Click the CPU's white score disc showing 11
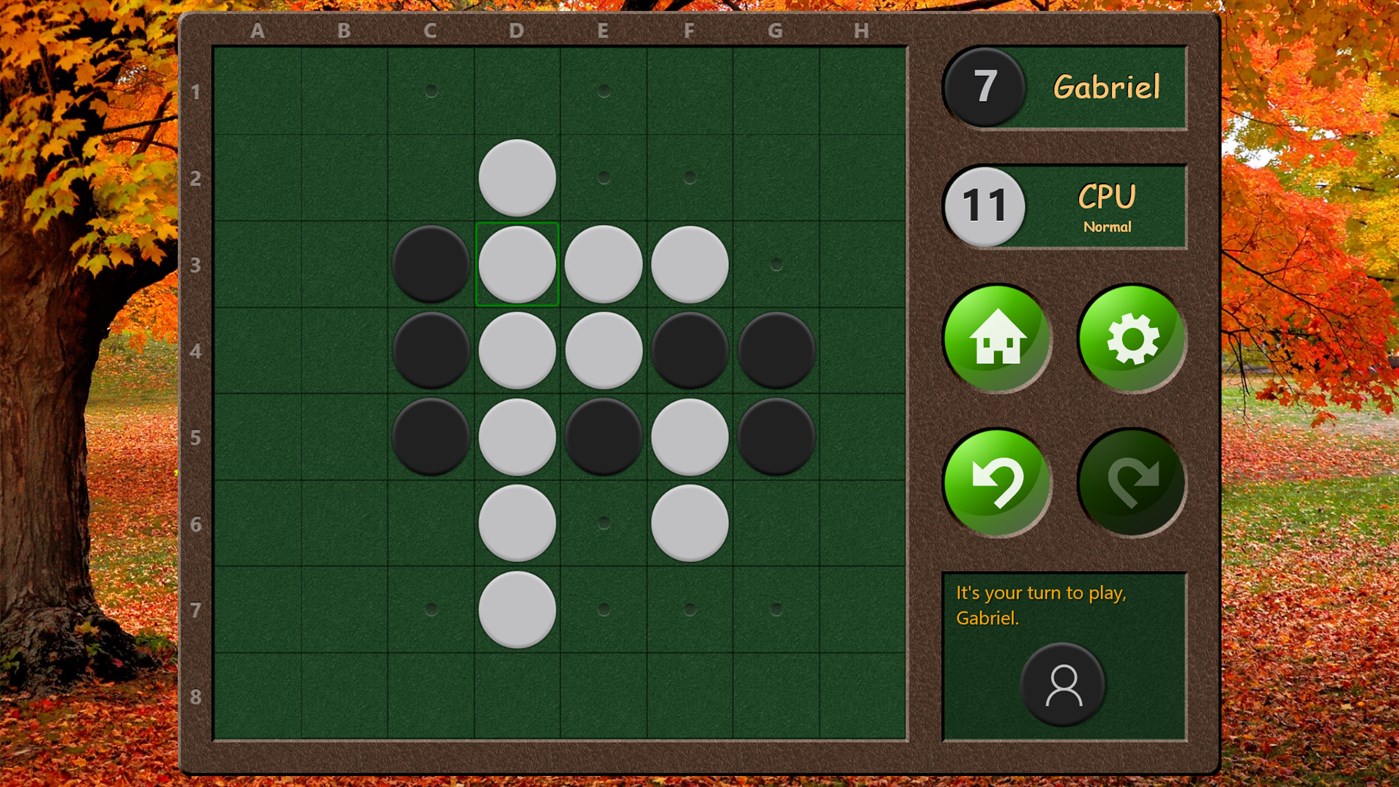Image resolution: width=1399 pixels, height=787 pixels. [984, 205]
